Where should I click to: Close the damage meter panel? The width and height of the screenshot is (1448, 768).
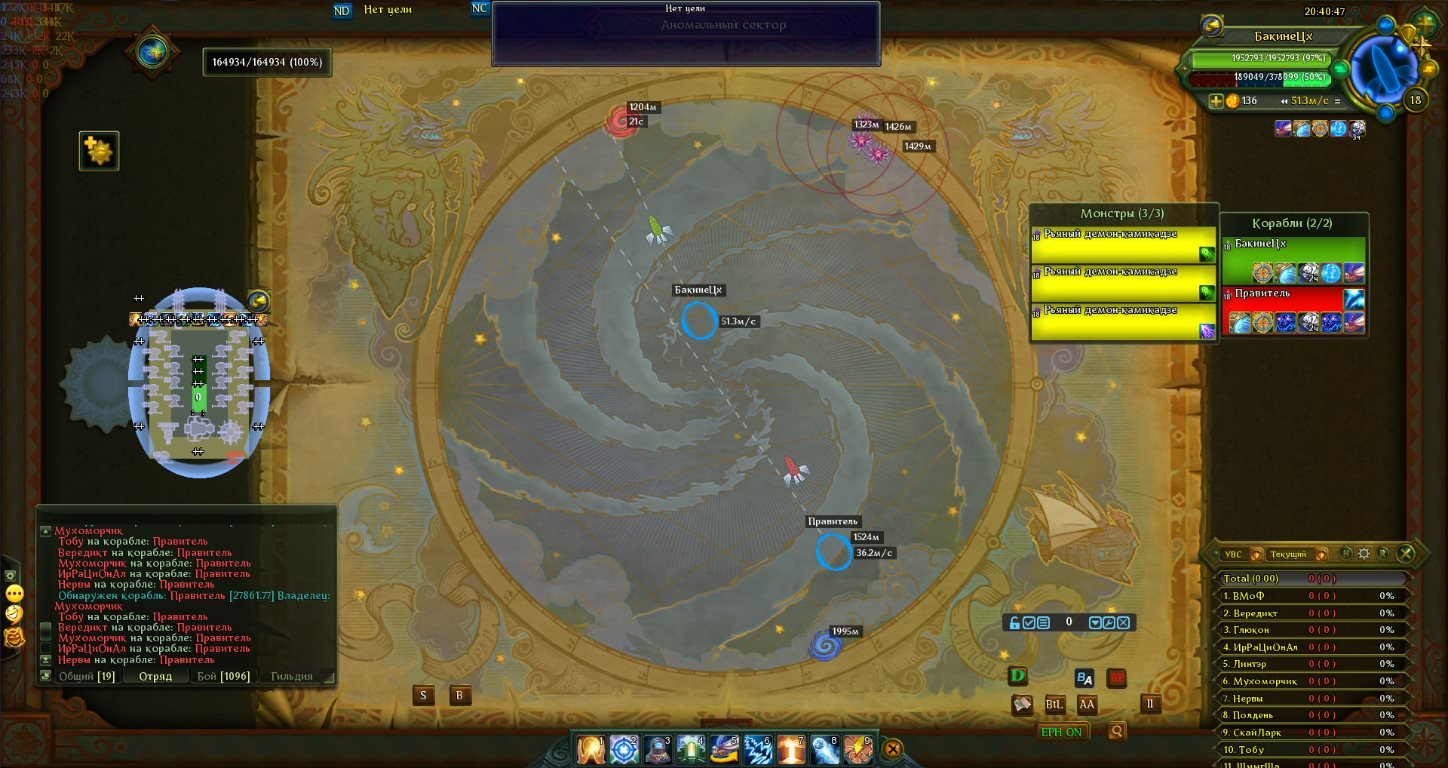1406,553
